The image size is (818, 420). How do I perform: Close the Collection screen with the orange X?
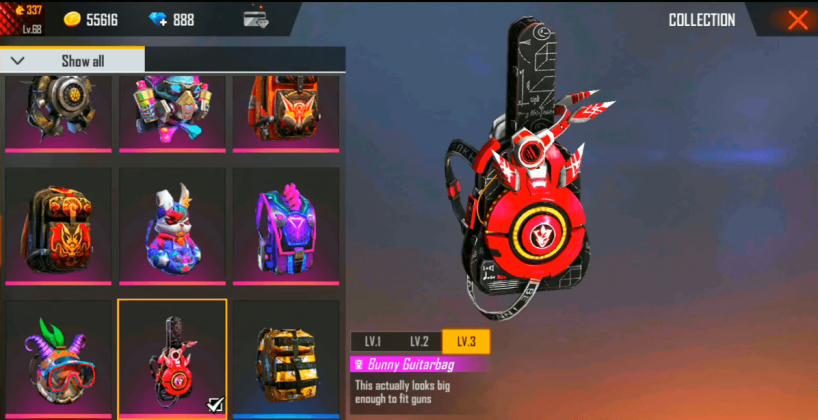pos(797,20)
